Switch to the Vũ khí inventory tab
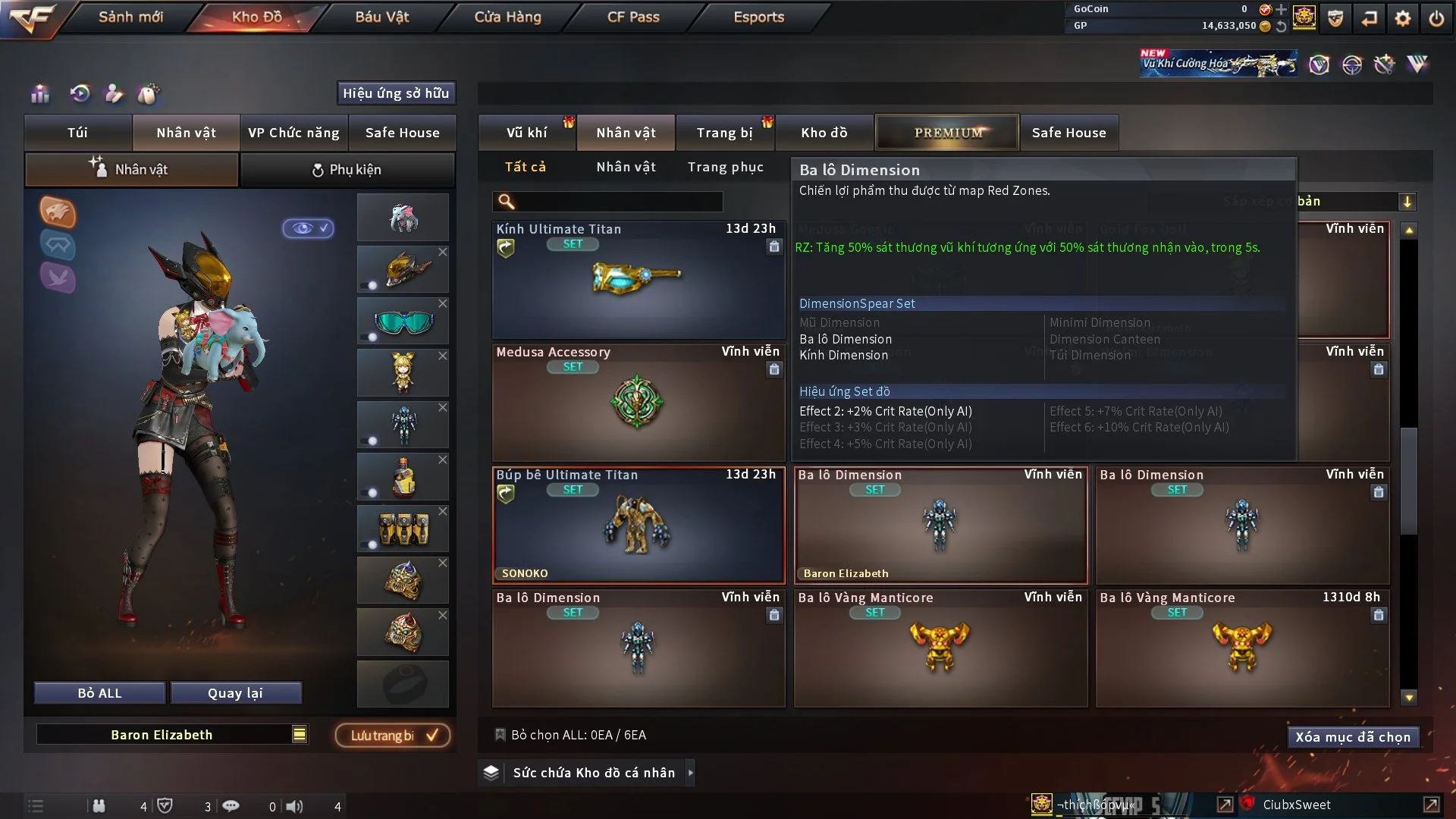The width and height of the screenshot is (1456, 819). (x=526, y=133)
